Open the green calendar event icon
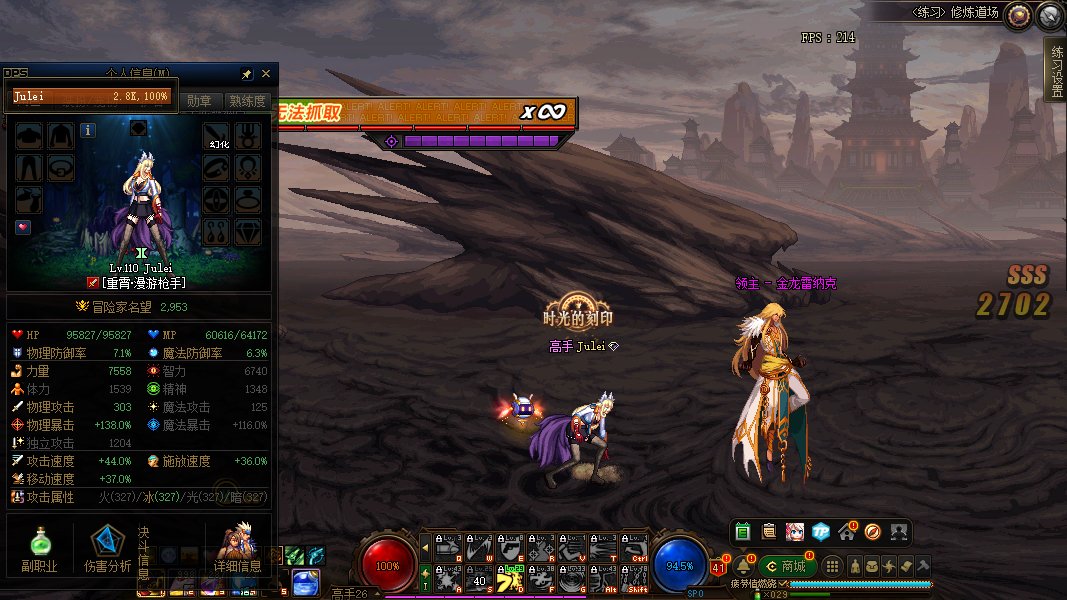This screenshot has height=600, width=1067. [742, 532]
